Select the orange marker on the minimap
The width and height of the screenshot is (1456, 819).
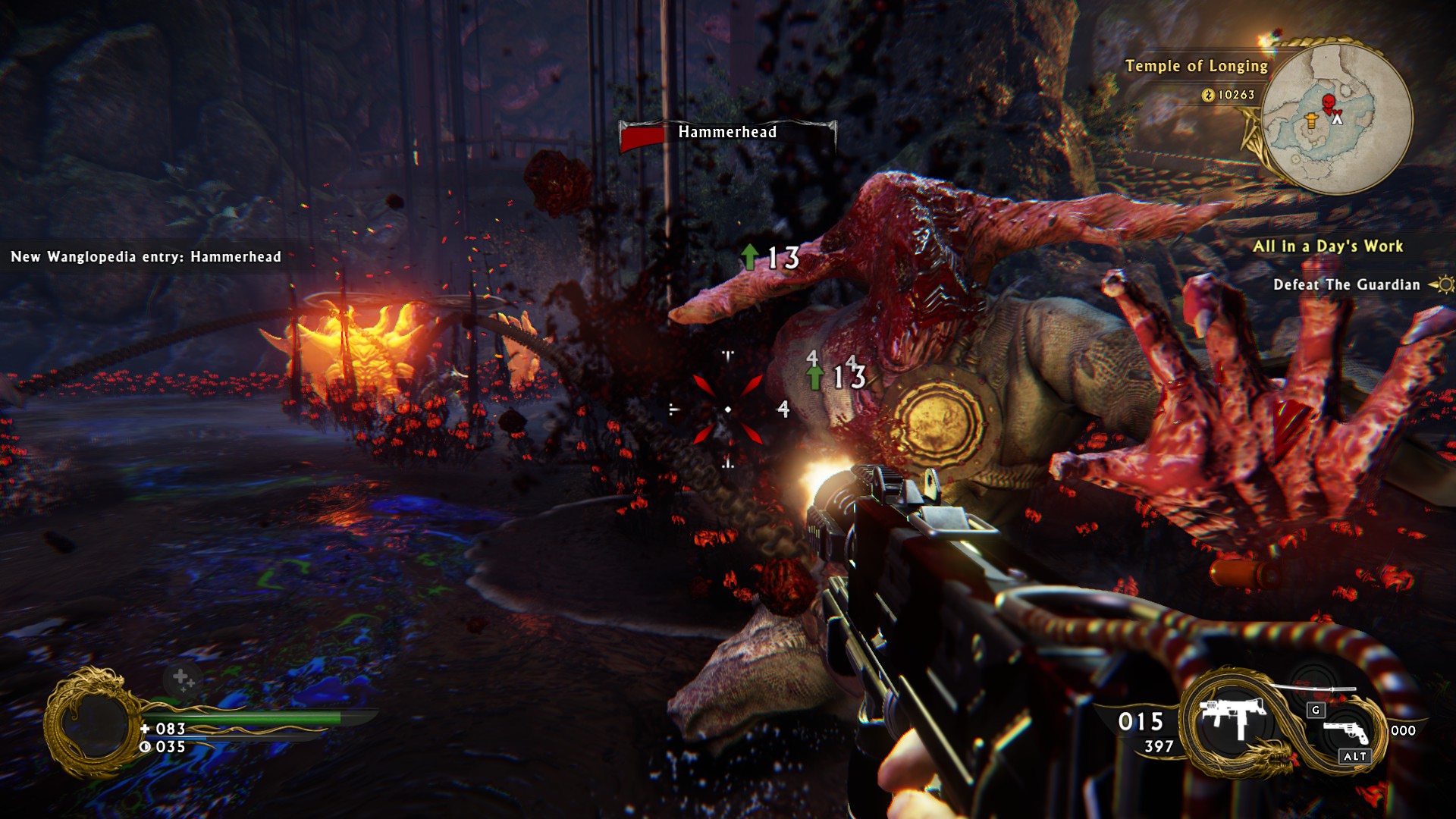(x=1311, y=120)
